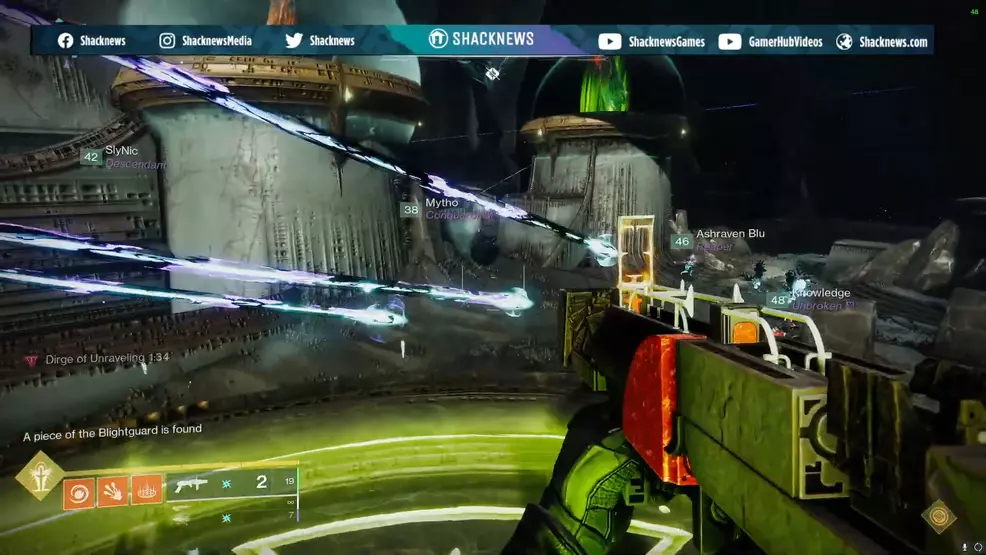Screen dimensions: 986x555
Task: Use the hand melee ability icon
Action: click(113, 491)
